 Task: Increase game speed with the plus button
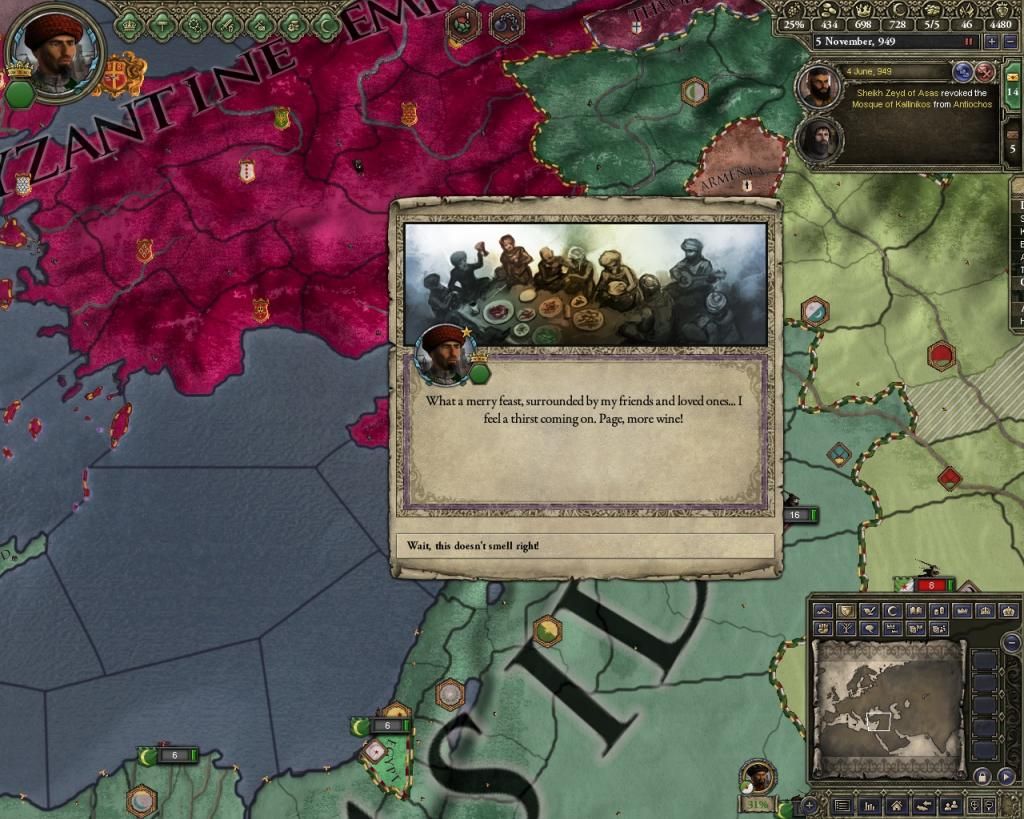(990, 42)
